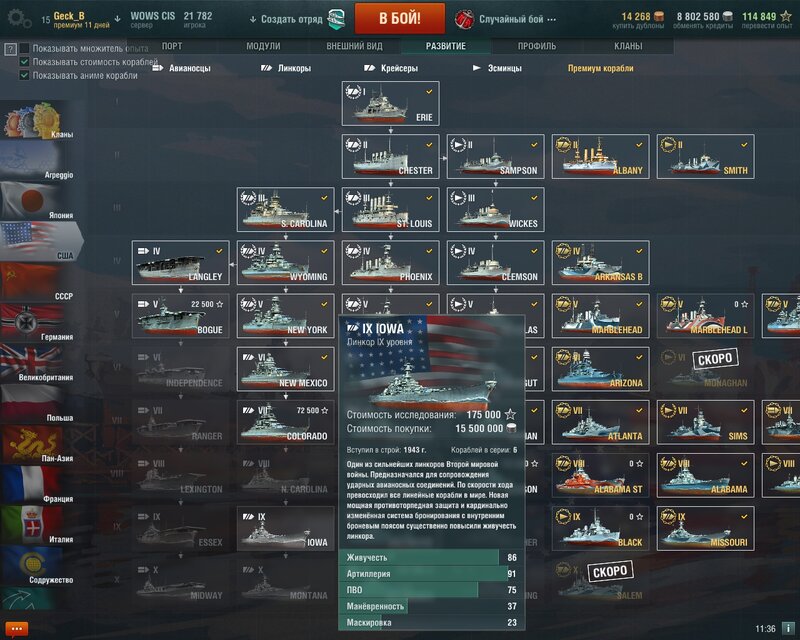Open the КЛАНЫ tab
This screenshot has height=640, width=800.
pos(628,46)
